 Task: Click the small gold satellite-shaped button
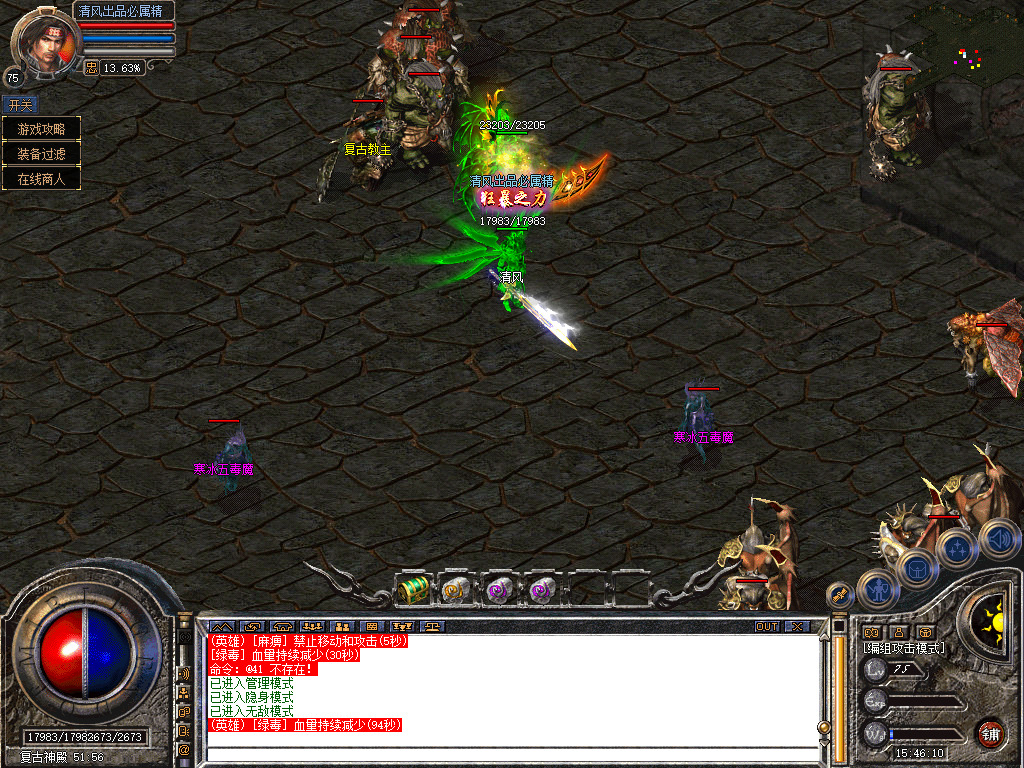(x=840, y=594)
